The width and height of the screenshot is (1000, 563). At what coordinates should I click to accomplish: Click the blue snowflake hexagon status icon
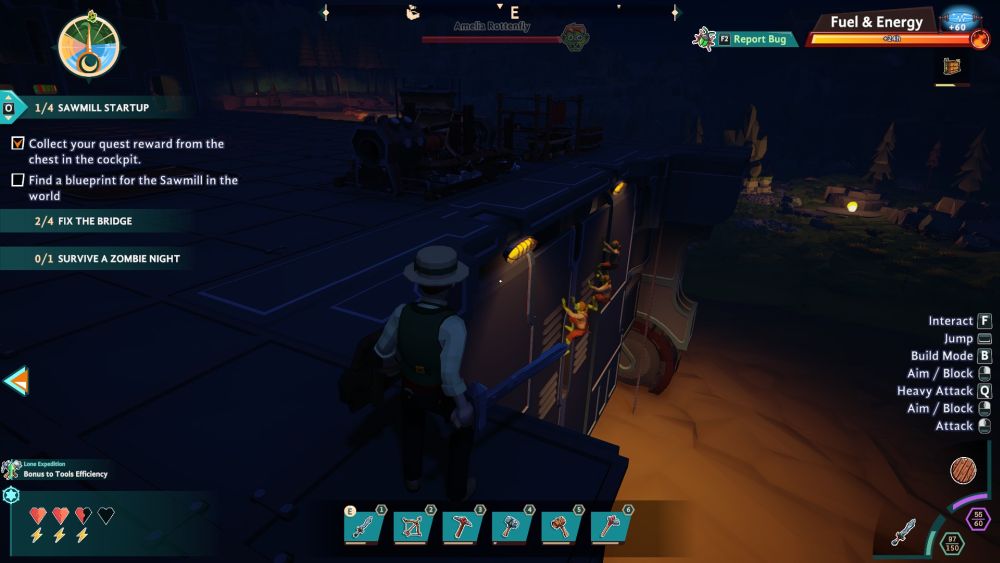11,495
